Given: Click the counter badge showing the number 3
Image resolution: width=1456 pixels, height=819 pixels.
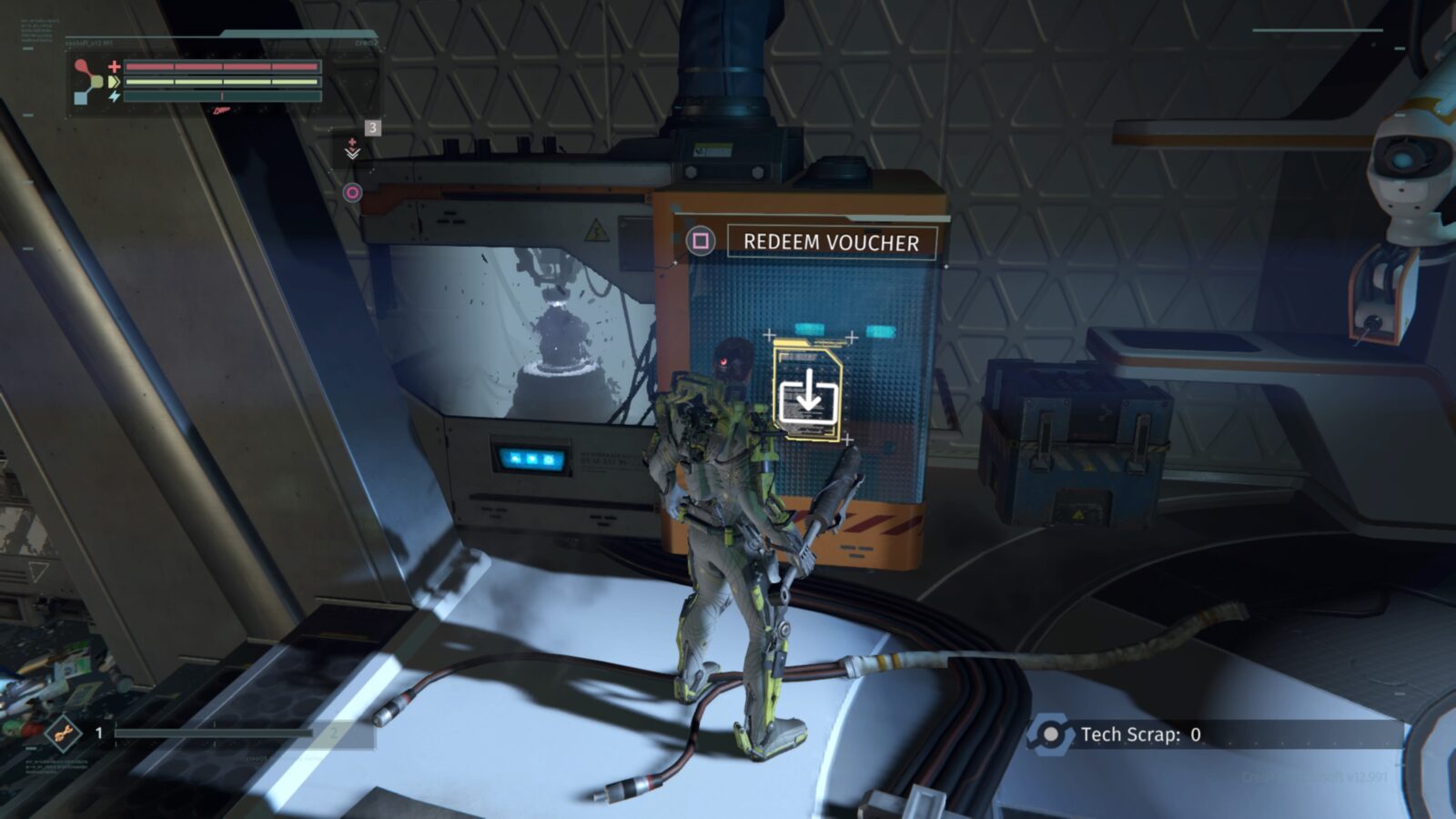Looking at the screenshot, I should 373,127.
